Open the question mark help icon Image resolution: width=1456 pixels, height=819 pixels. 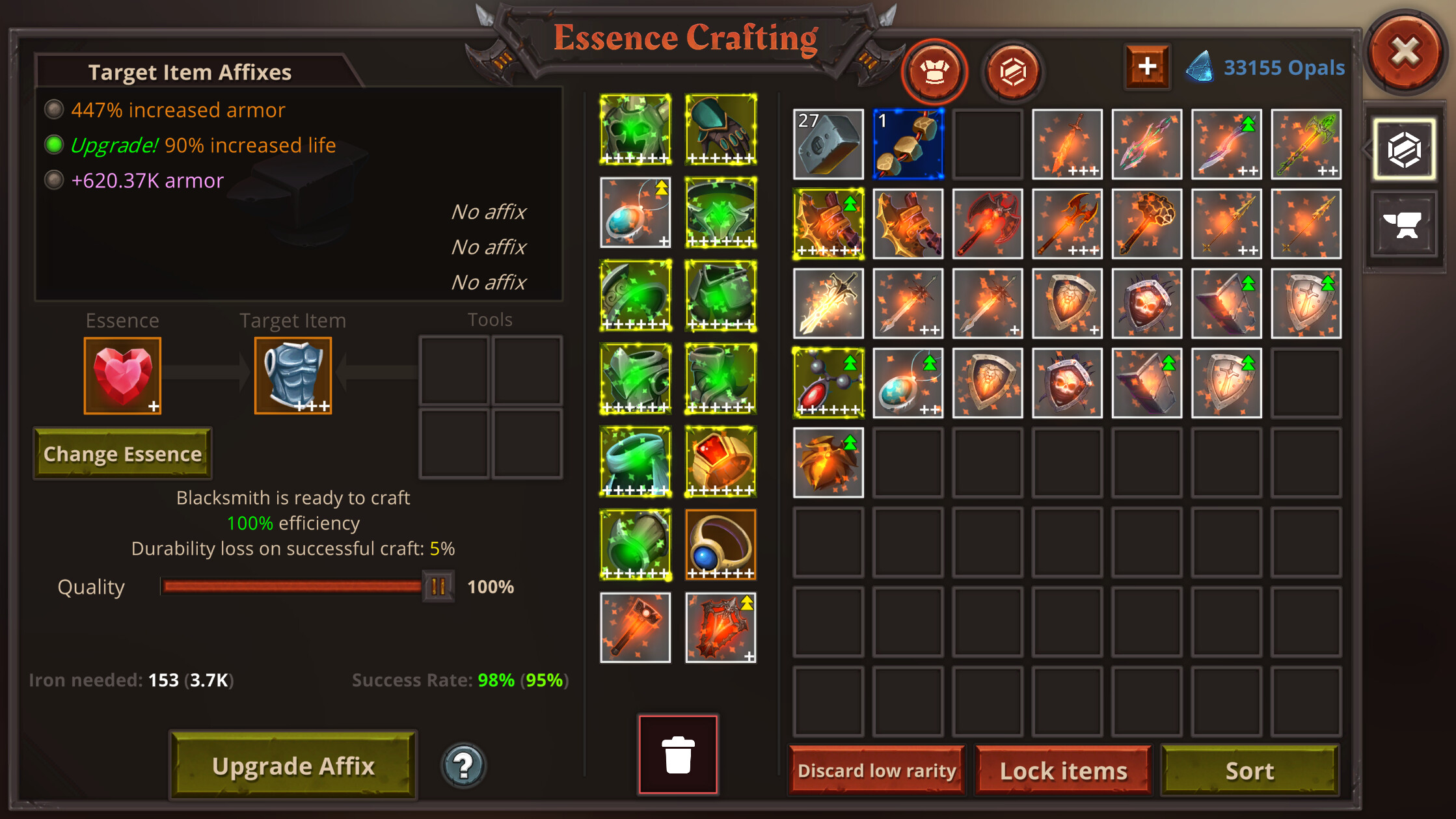[462, 766]
